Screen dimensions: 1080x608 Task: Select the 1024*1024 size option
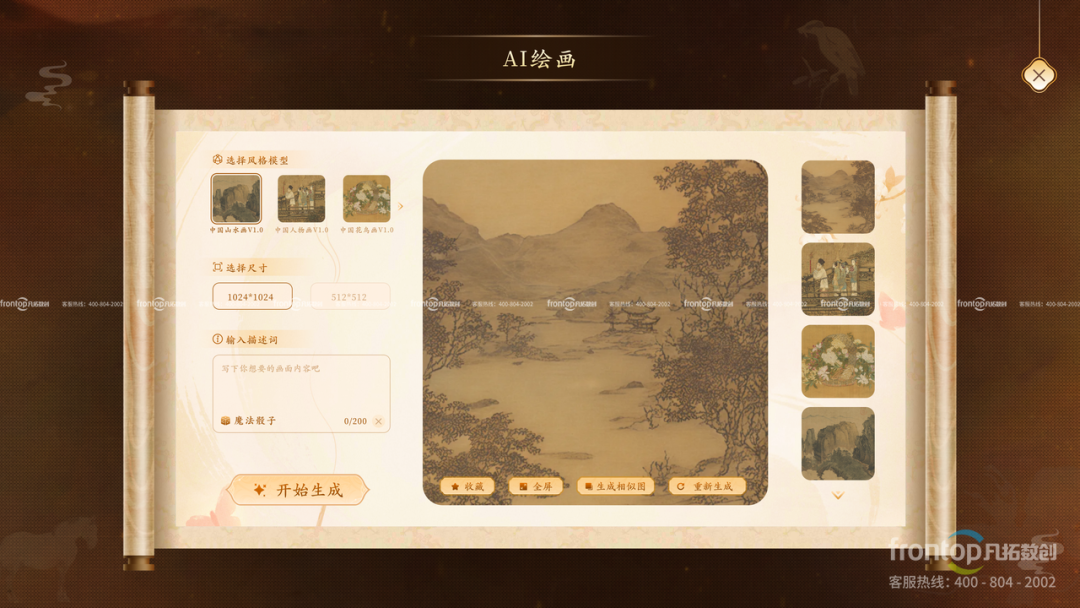click(252, 297)
